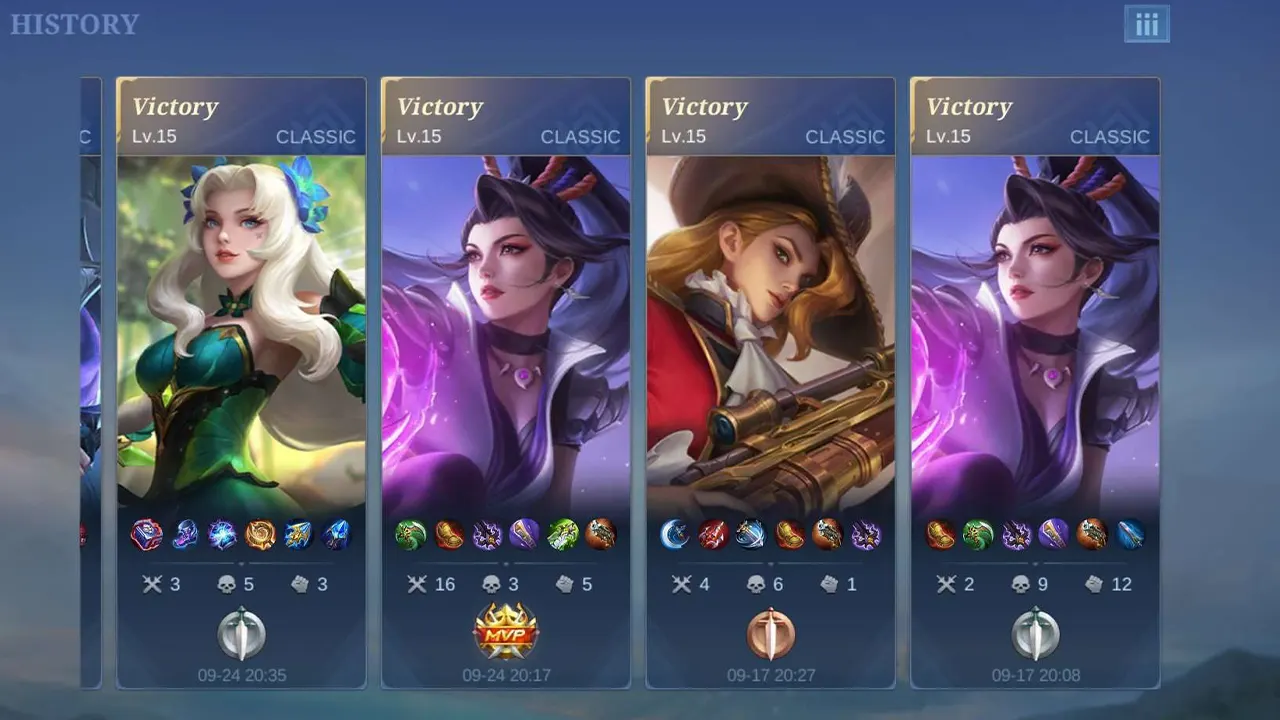Click the green blade item icon on the MVP card

(413, 536)
